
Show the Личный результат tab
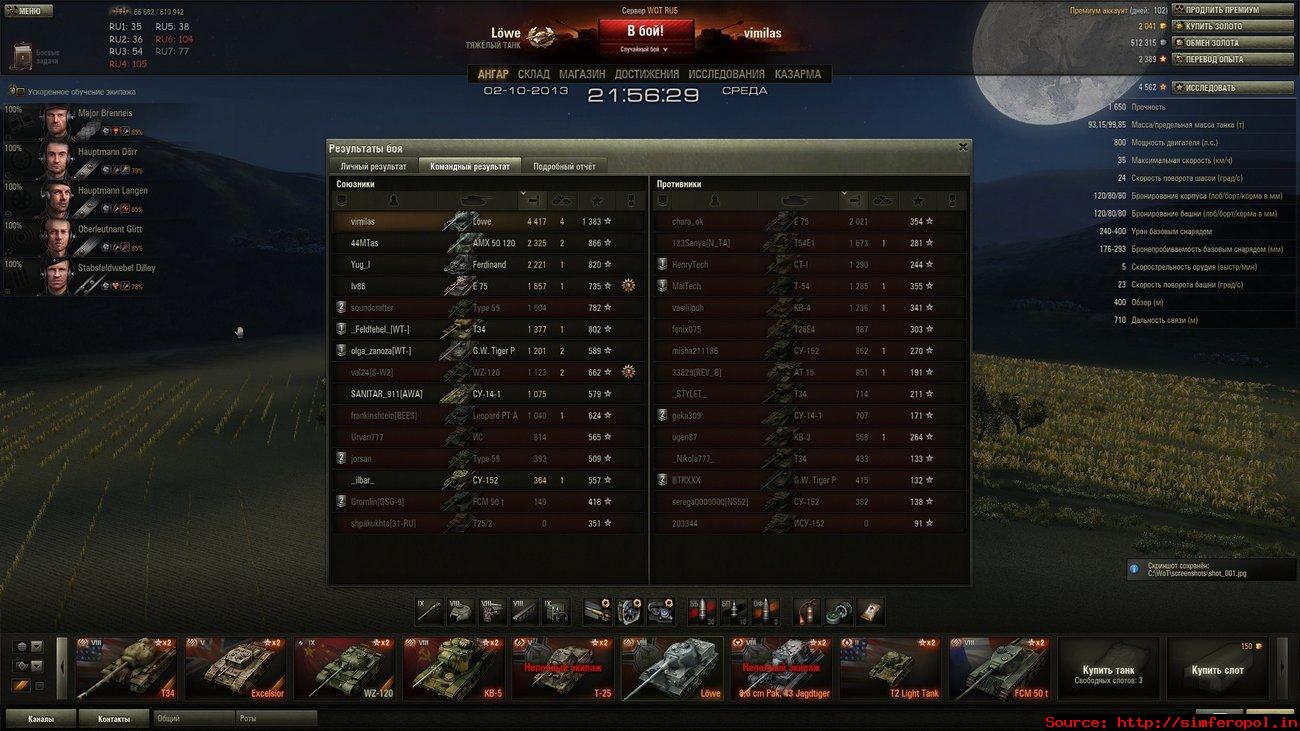373,166
